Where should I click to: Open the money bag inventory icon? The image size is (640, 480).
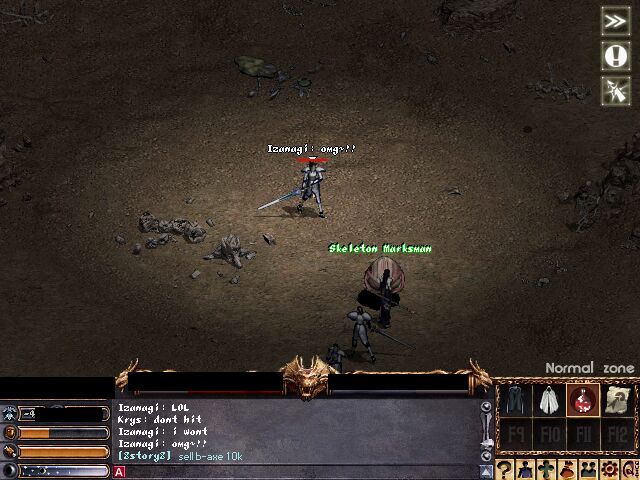click(567, 469)
